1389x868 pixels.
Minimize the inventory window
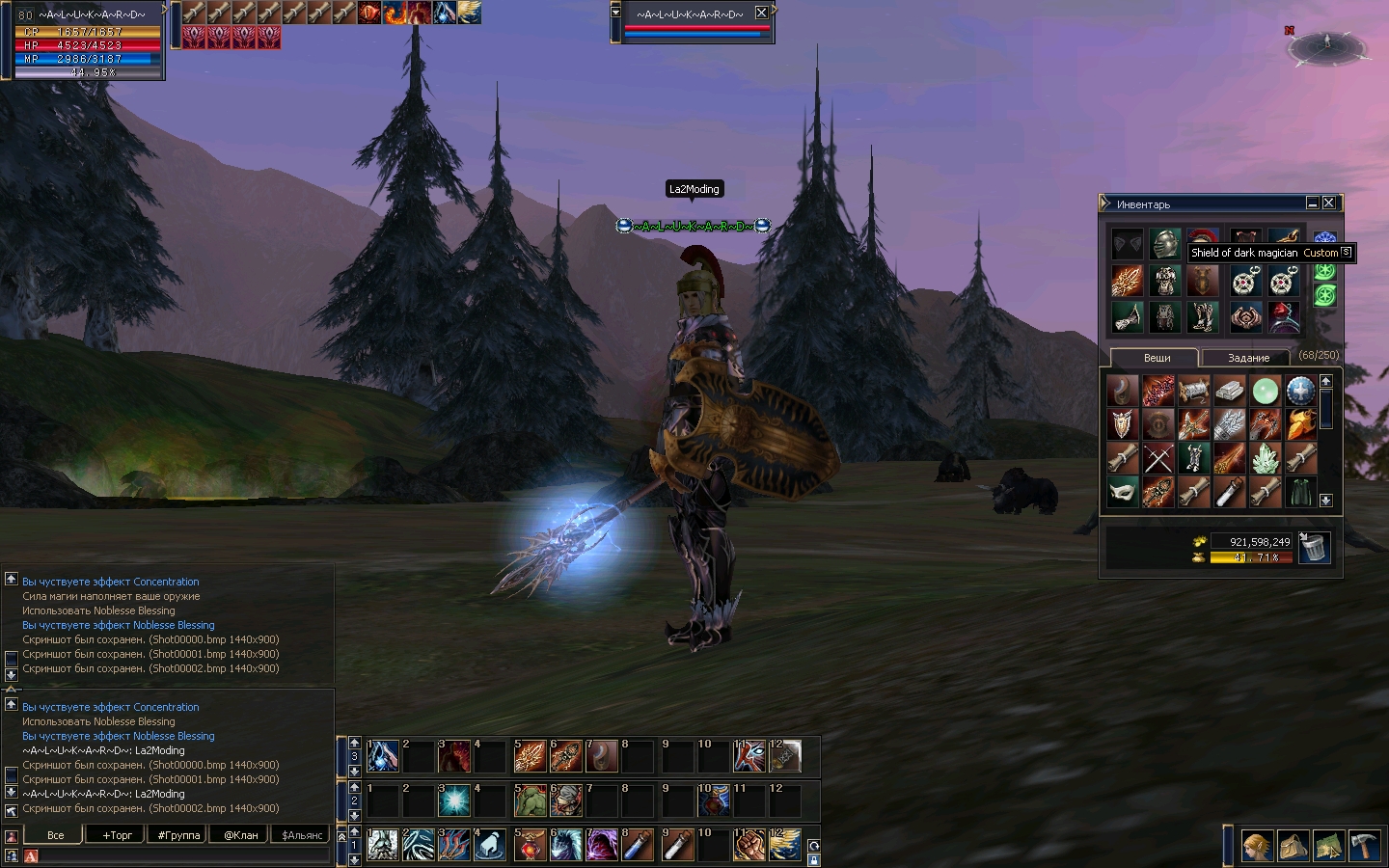point(1312,203)
